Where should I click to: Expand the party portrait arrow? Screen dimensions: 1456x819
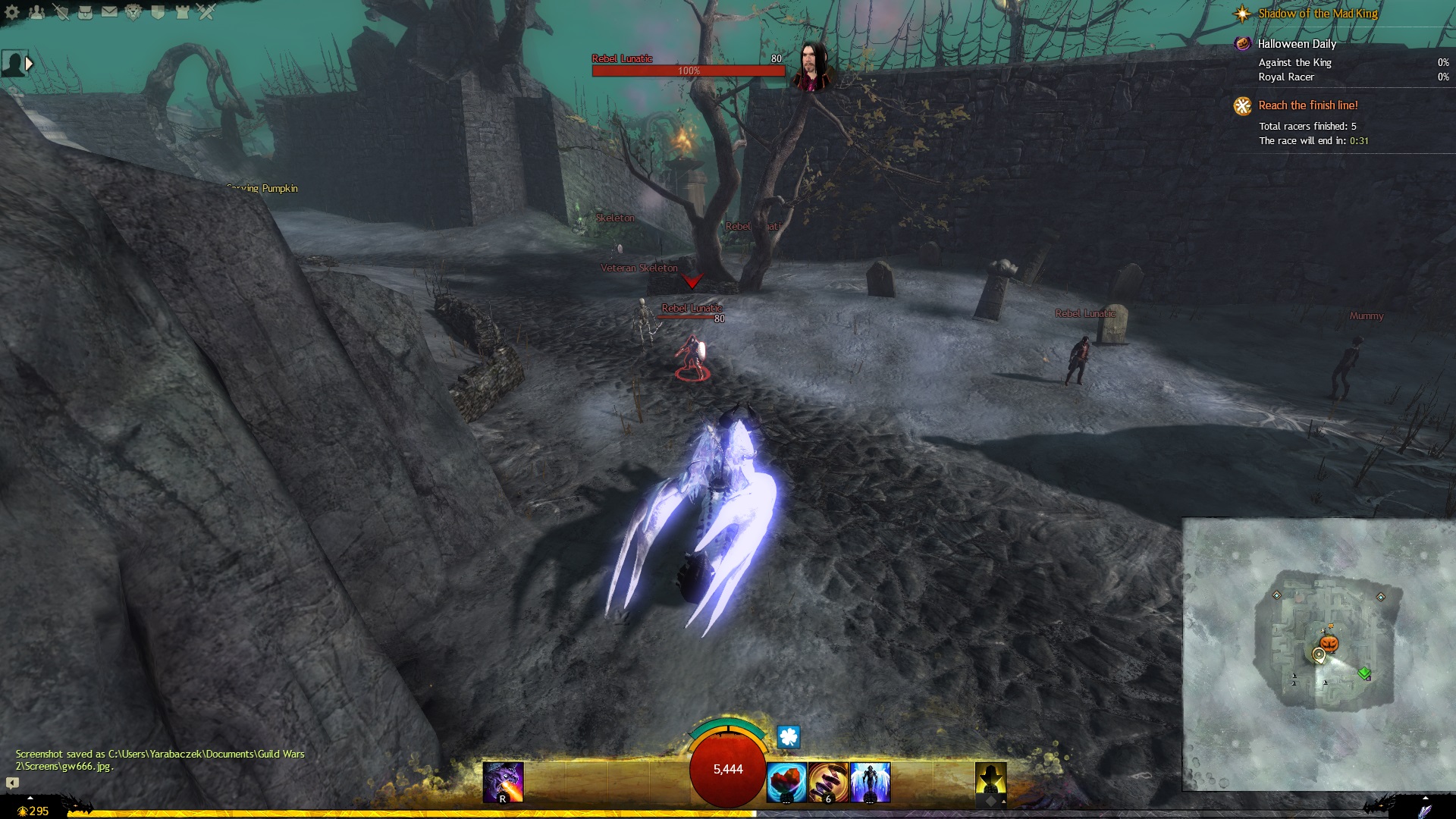click(29, 64)
